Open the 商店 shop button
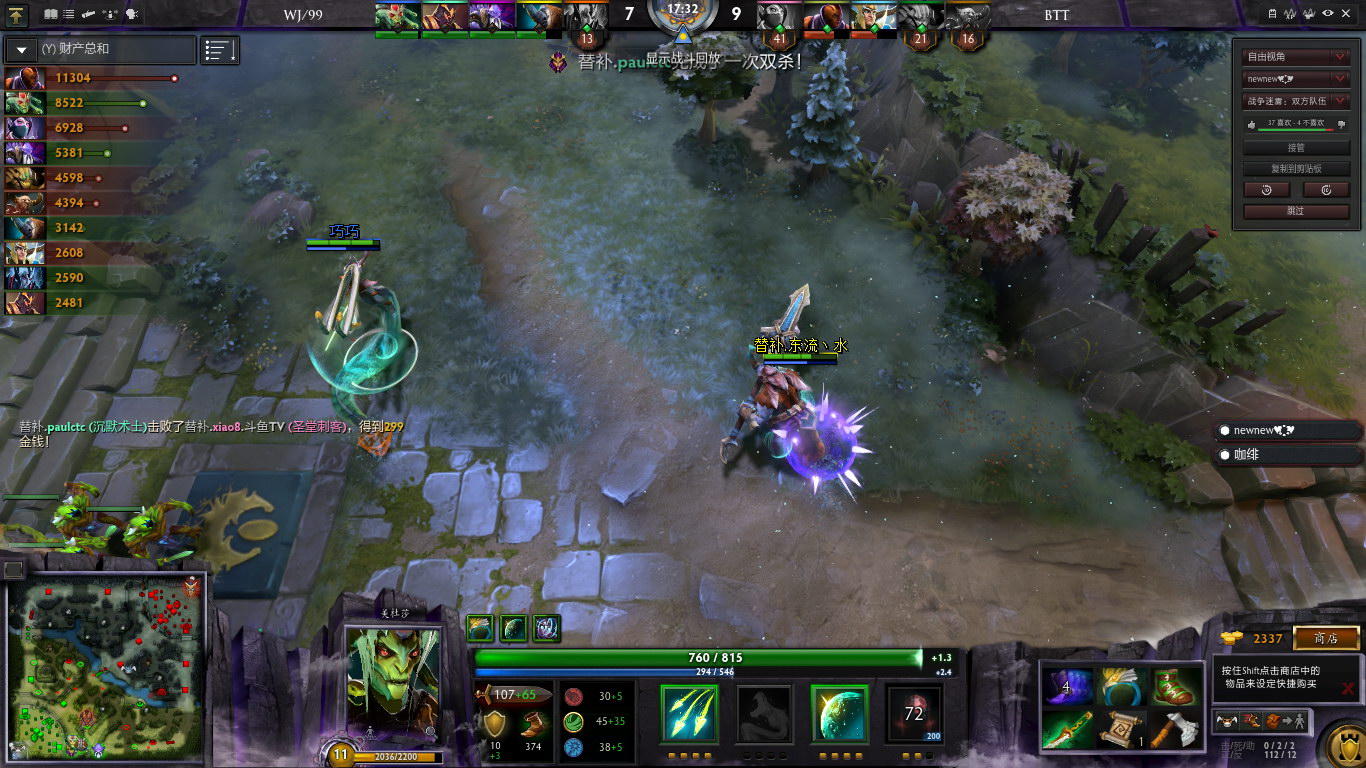The height and width of the screenshot is (768, 1366). (x=1326, y=638)
